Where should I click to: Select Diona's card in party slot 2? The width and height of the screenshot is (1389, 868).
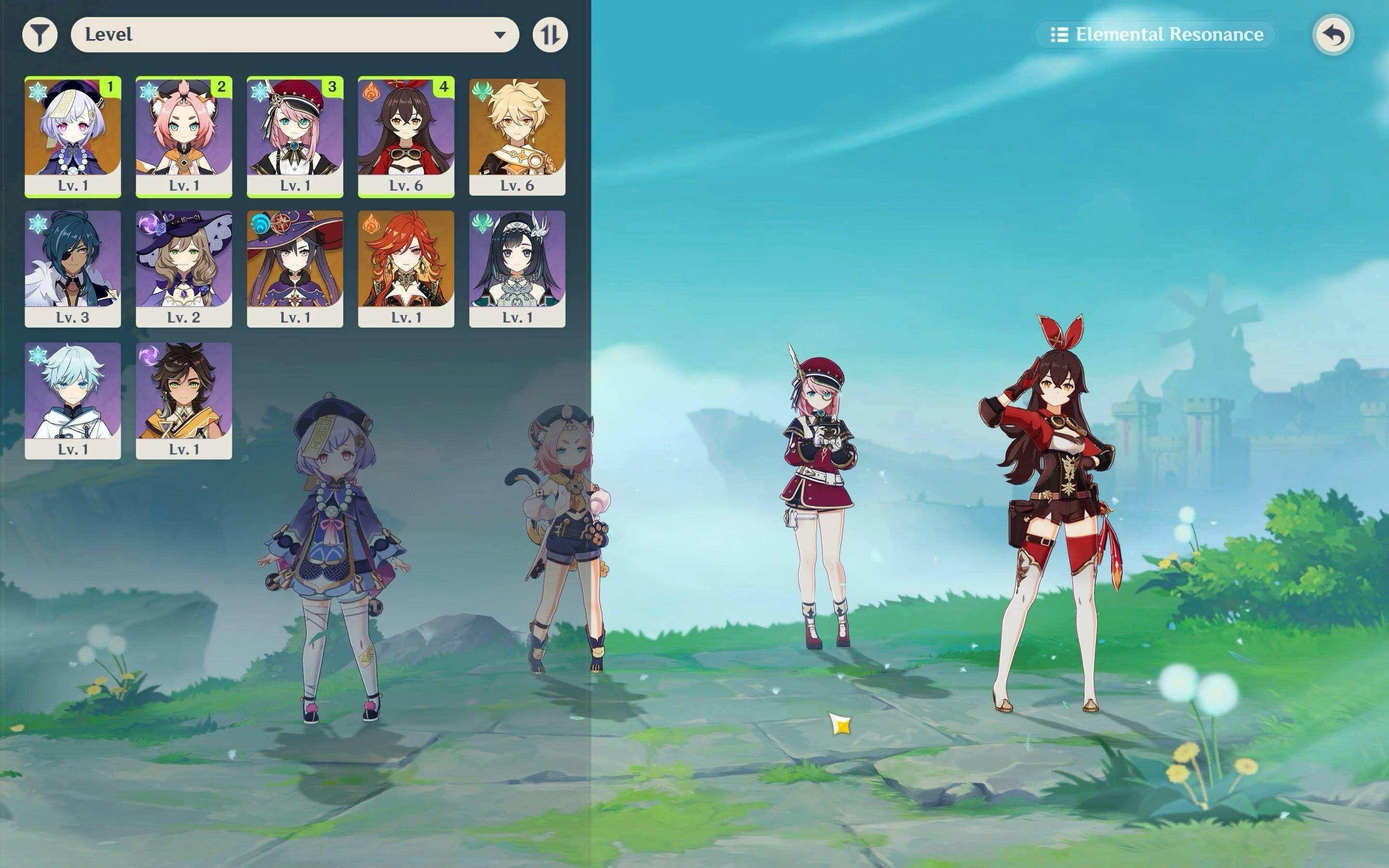click(184, 136)
